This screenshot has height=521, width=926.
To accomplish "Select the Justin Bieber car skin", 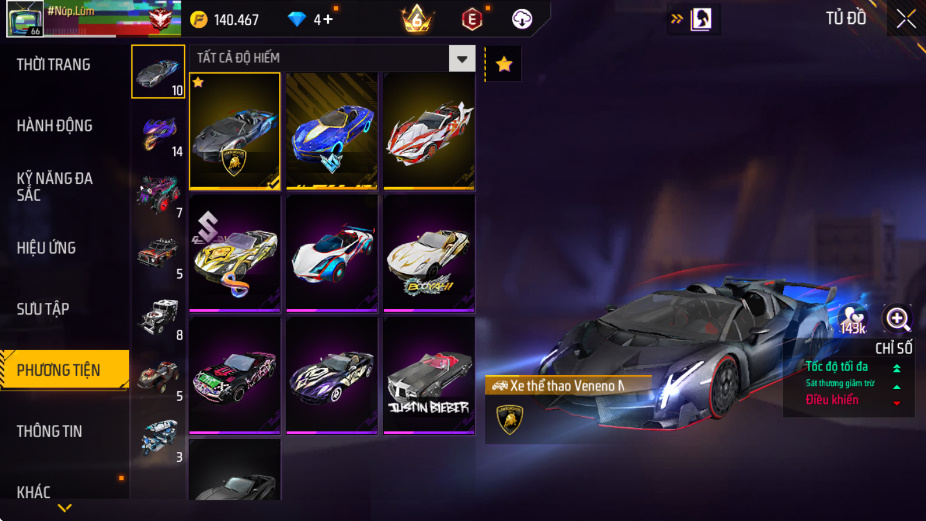I will pyautogui.click(x=429, y=374).
